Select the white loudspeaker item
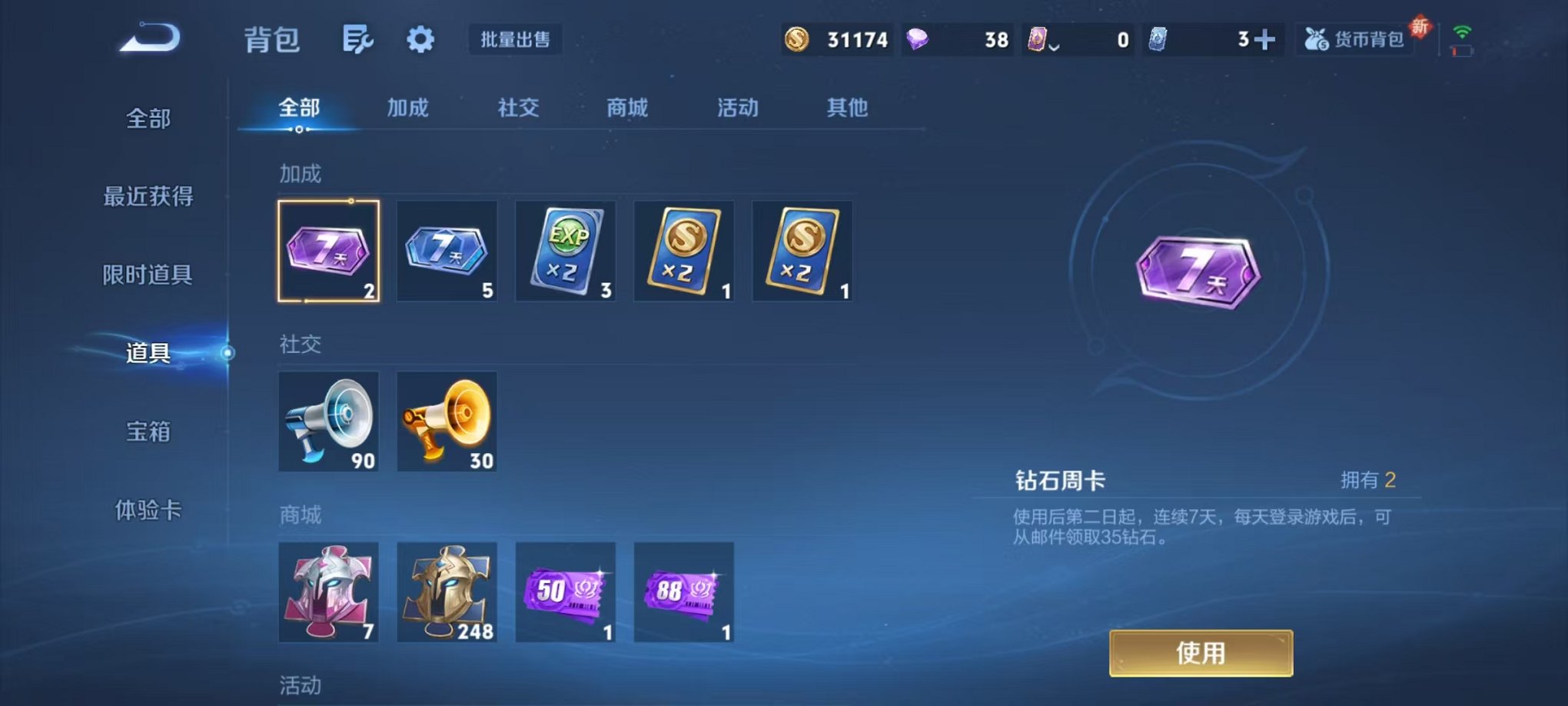 pyautogui.click(x=328, y=421)
